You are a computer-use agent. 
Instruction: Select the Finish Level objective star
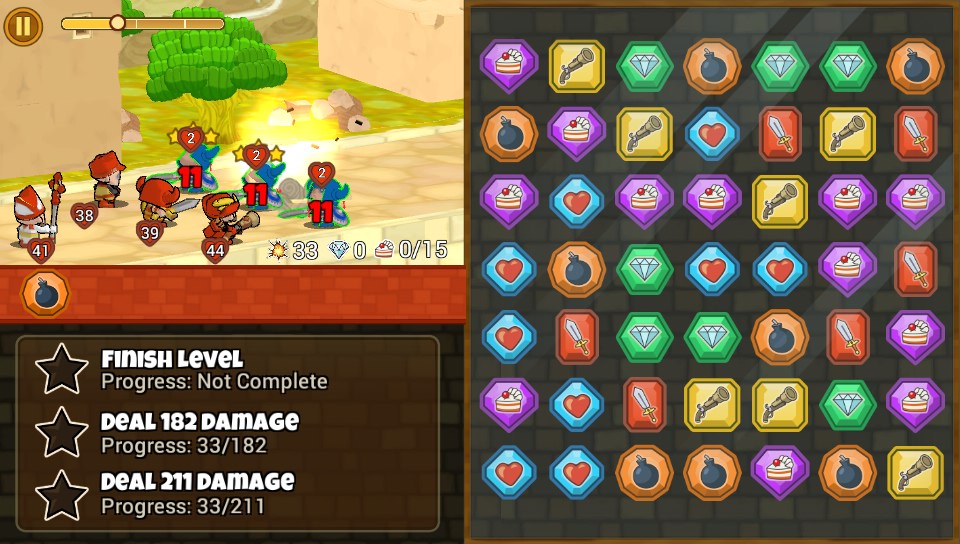pyautogui.click(x=62, y=369)
